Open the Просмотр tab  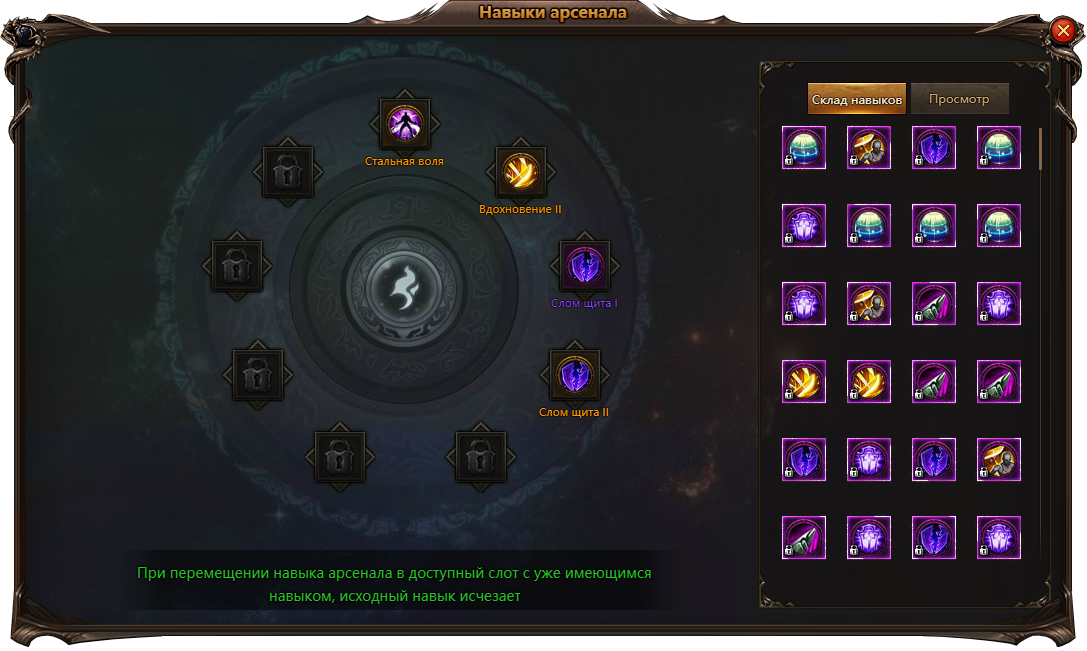pos(959,99)
